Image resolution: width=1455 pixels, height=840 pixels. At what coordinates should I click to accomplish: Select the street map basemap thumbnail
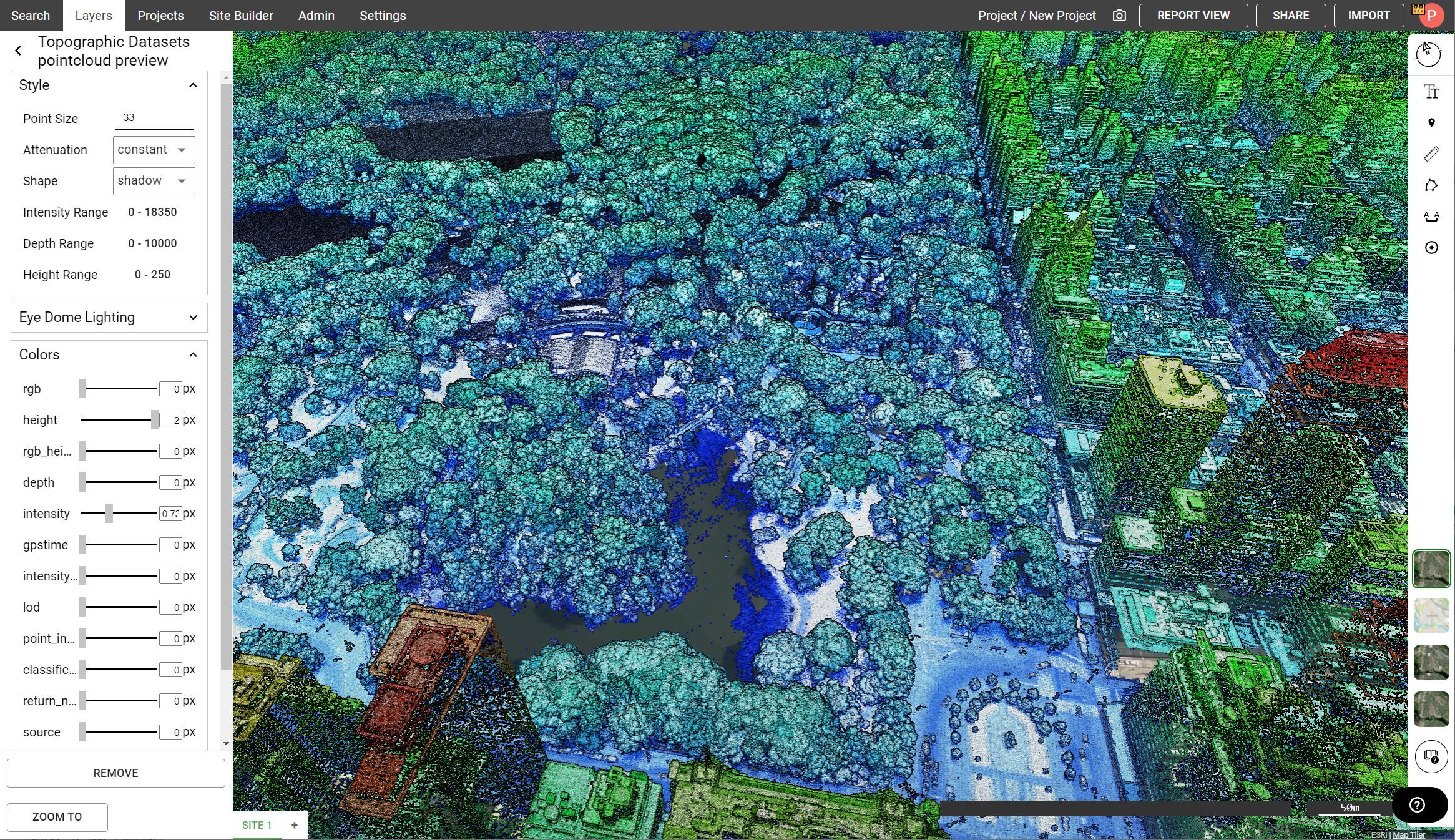point(1431,616)
